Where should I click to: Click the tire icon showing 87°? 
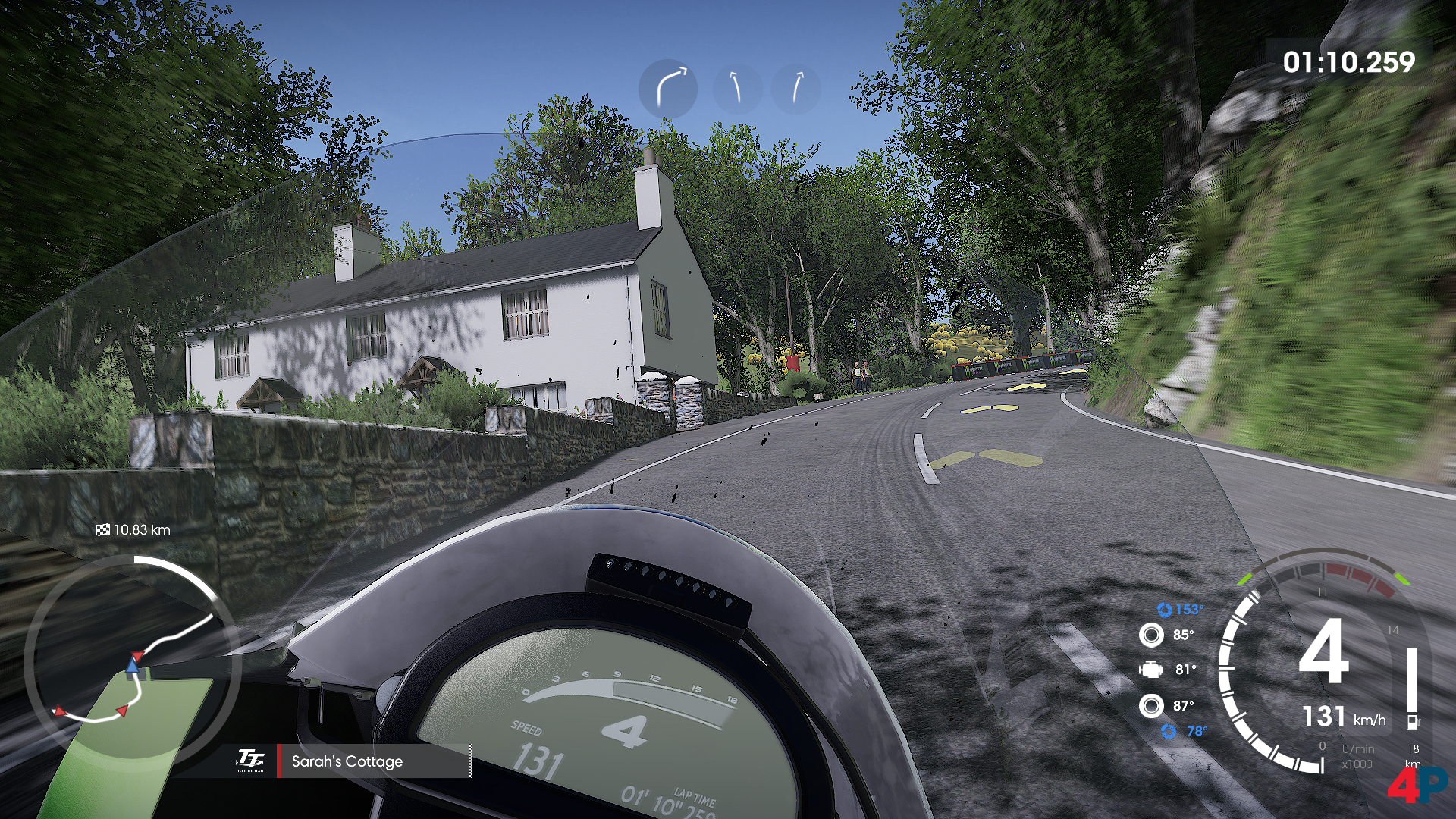pyautogui.click(x=1151, y=706)
